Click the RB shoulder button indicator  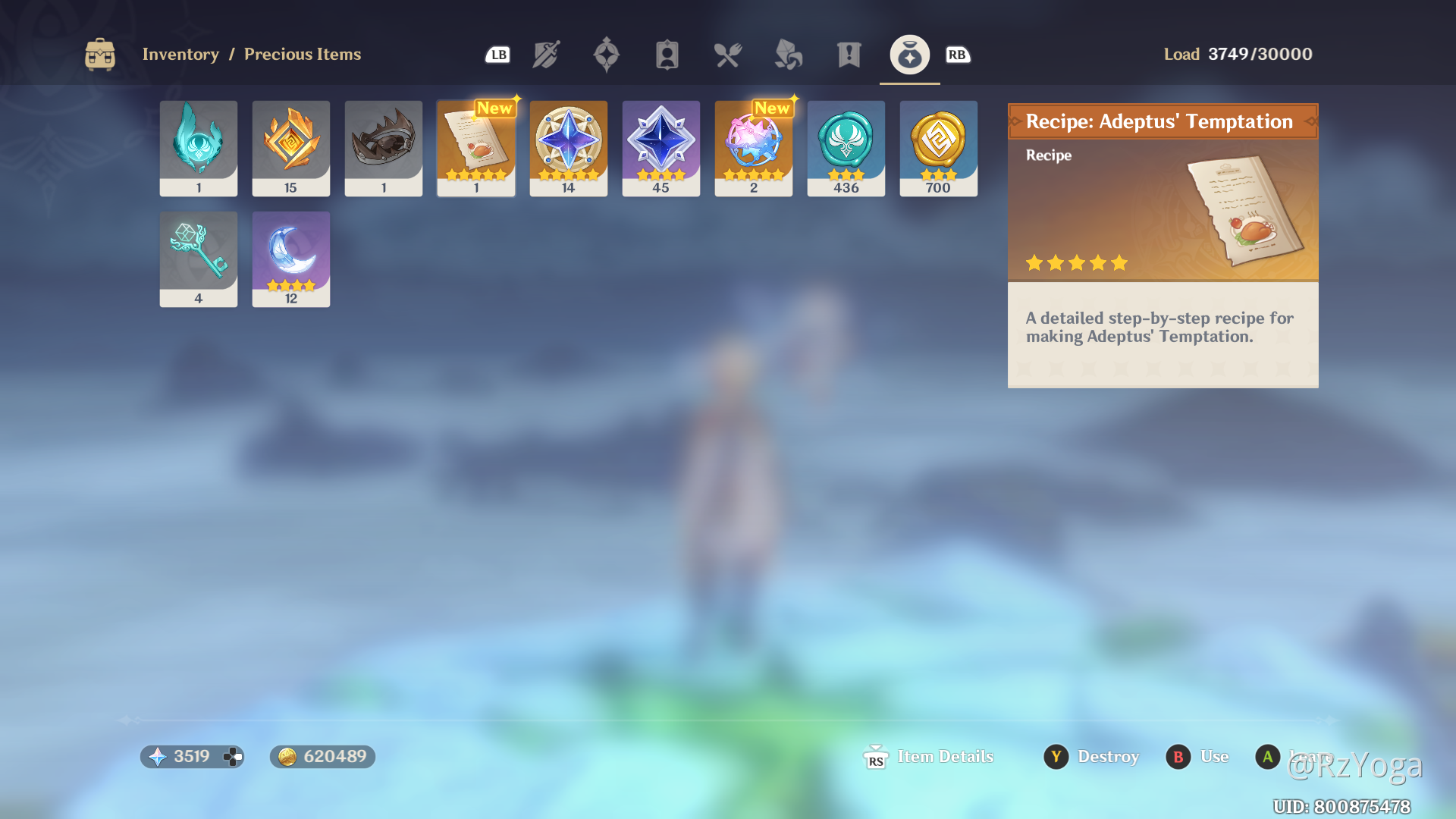[957, 54]
